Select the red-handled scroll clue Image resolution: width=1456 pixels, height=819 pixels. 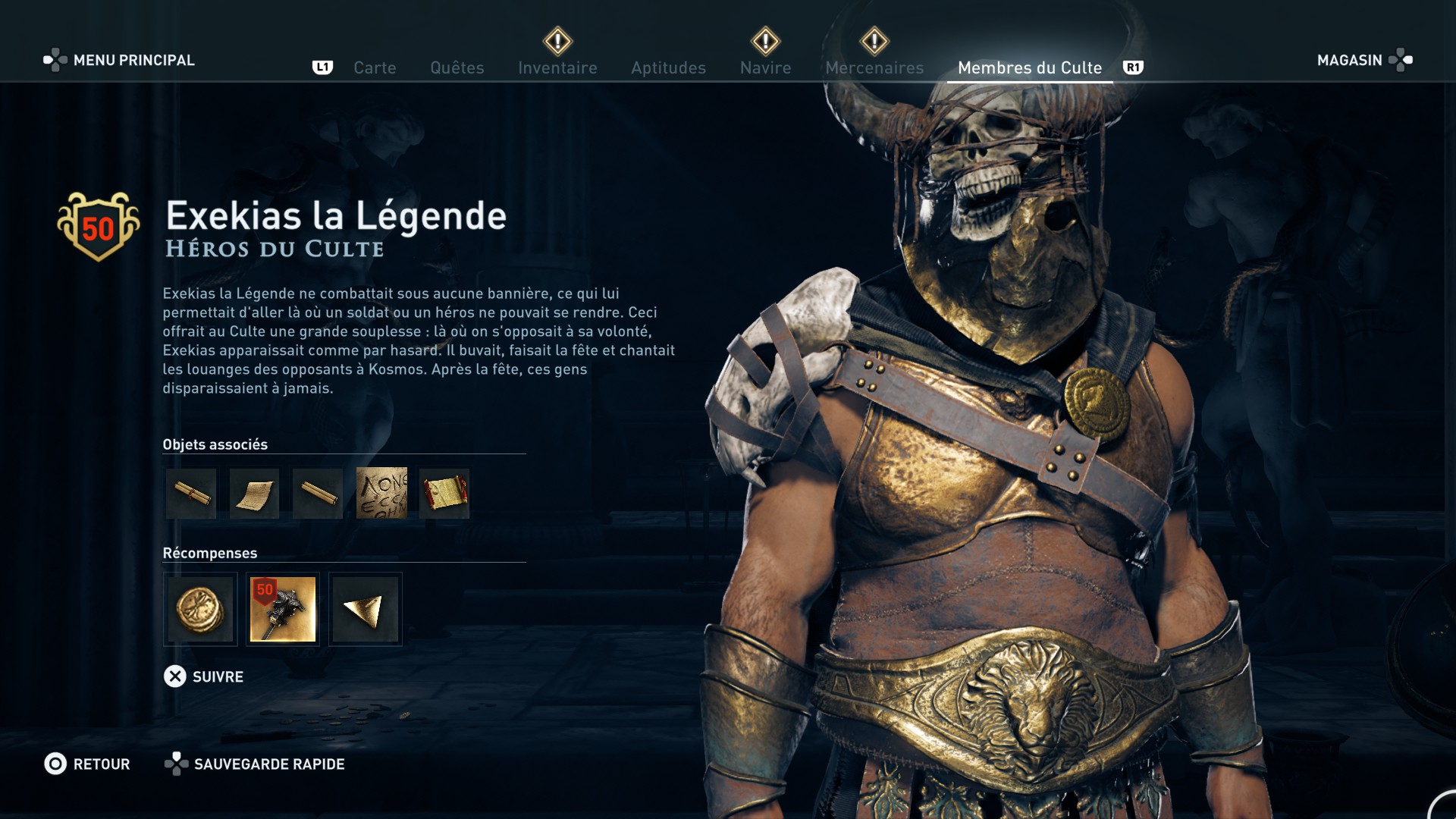point(444,494)
